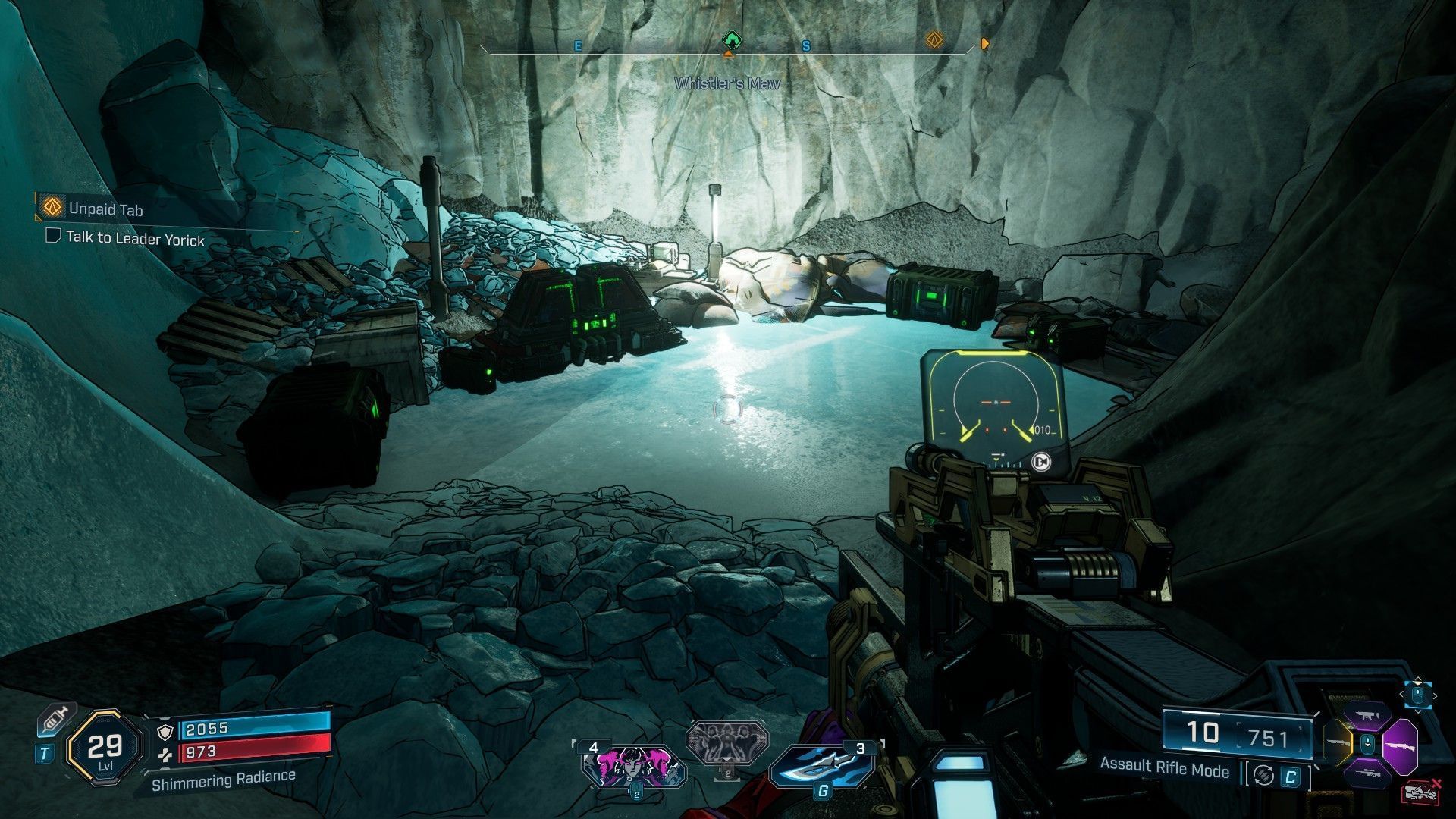Activate the pink-haired siren action skill
Viewport: 1456px width, 819px height.
632,764
